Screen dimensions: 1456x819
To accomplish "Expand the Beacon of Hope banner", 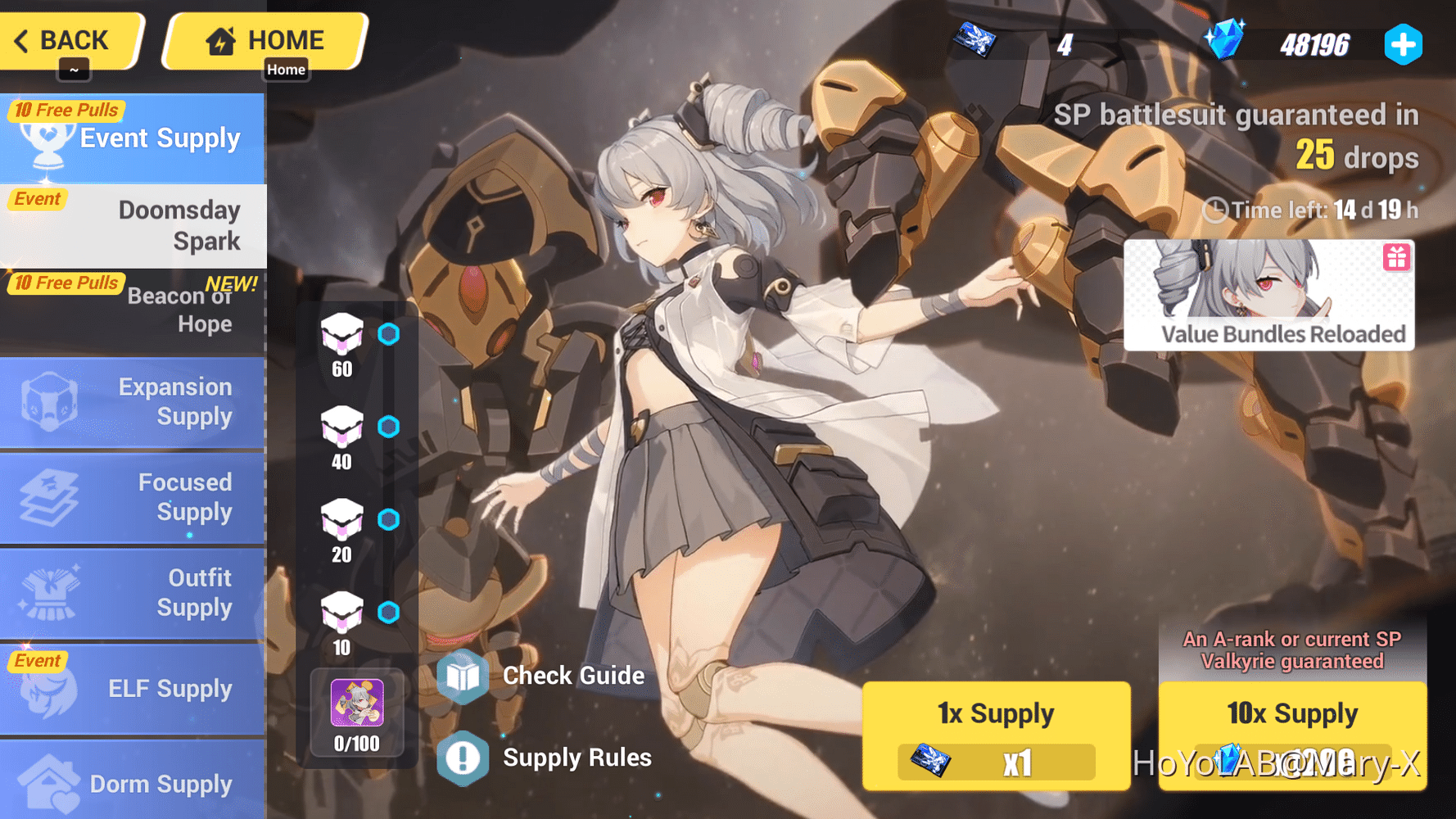I will pyautogui.click(x=133, y=310).
